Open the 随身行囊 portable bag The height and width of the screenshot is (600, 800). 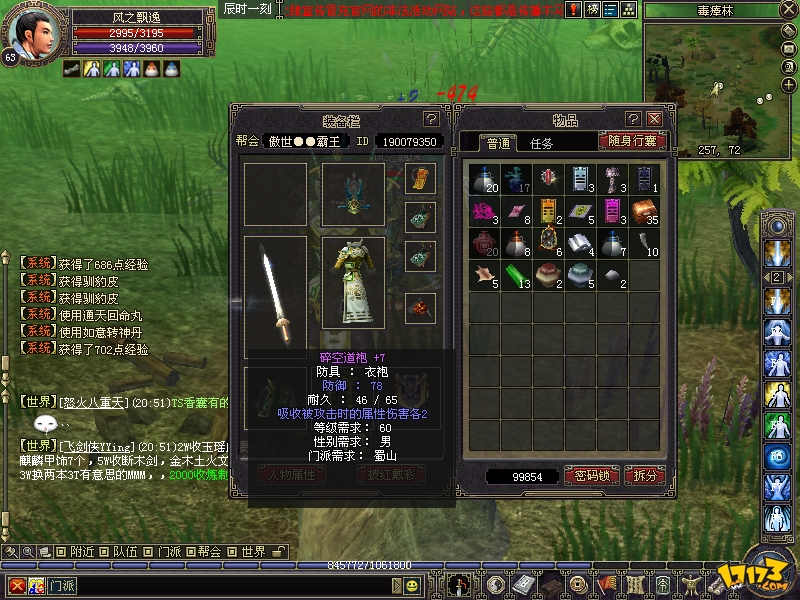pos(632,141)
